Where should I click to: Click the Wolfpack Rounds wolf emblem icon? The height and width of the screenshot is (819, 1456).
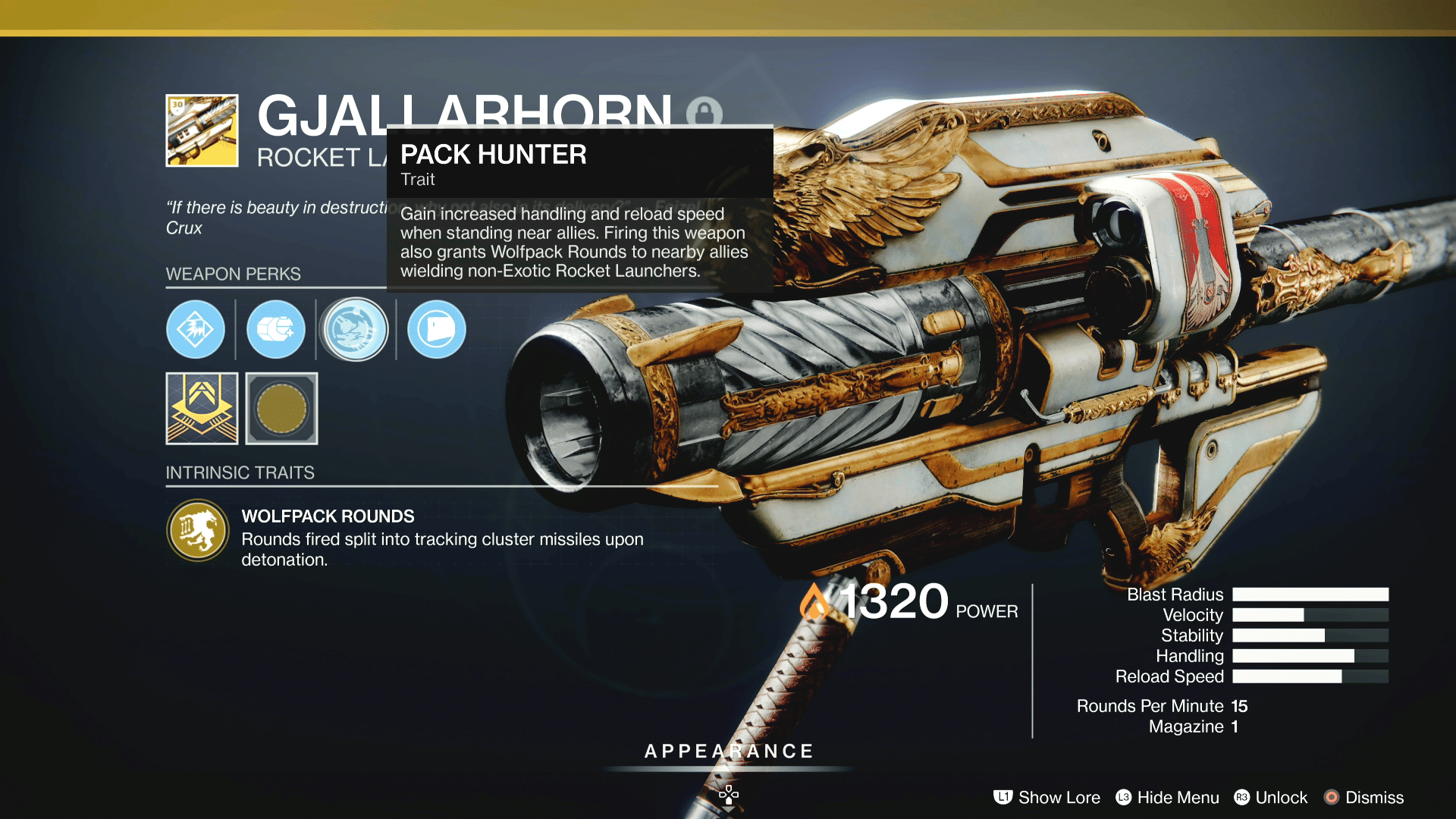tap(197, 530)
